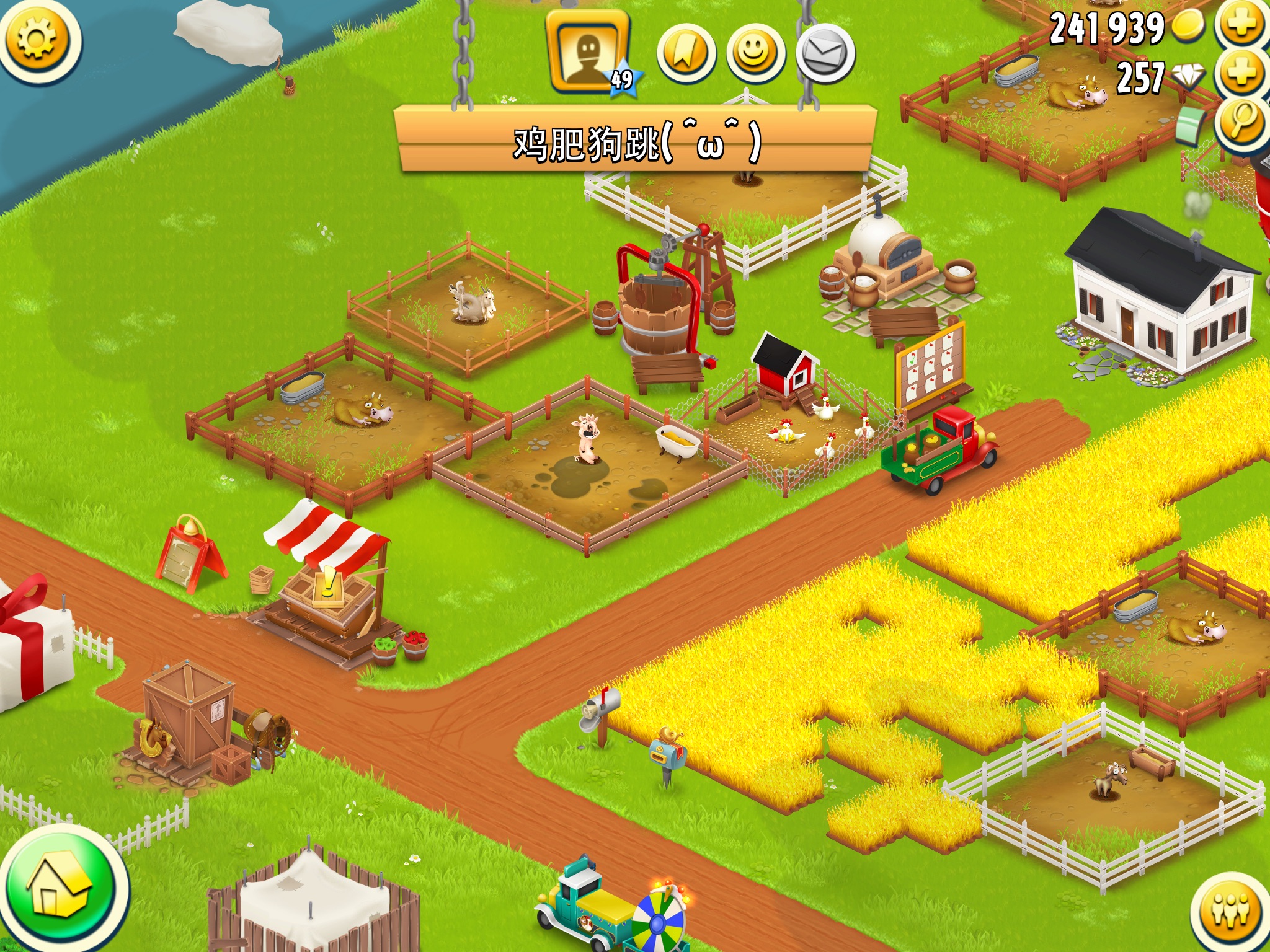Open the magnifying glass search button

coord(1241,121)
